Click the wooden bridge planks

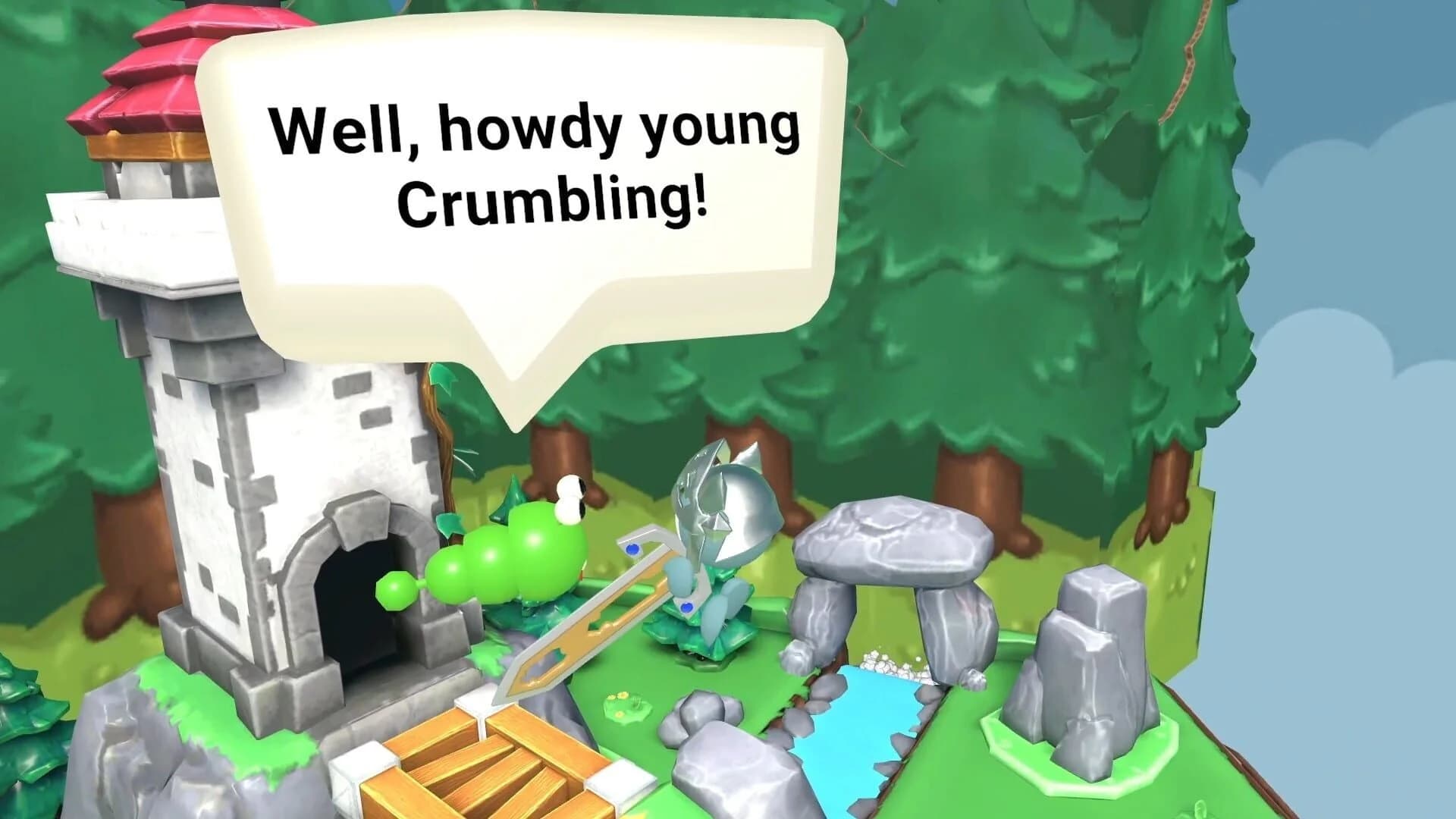click(485, 766)
